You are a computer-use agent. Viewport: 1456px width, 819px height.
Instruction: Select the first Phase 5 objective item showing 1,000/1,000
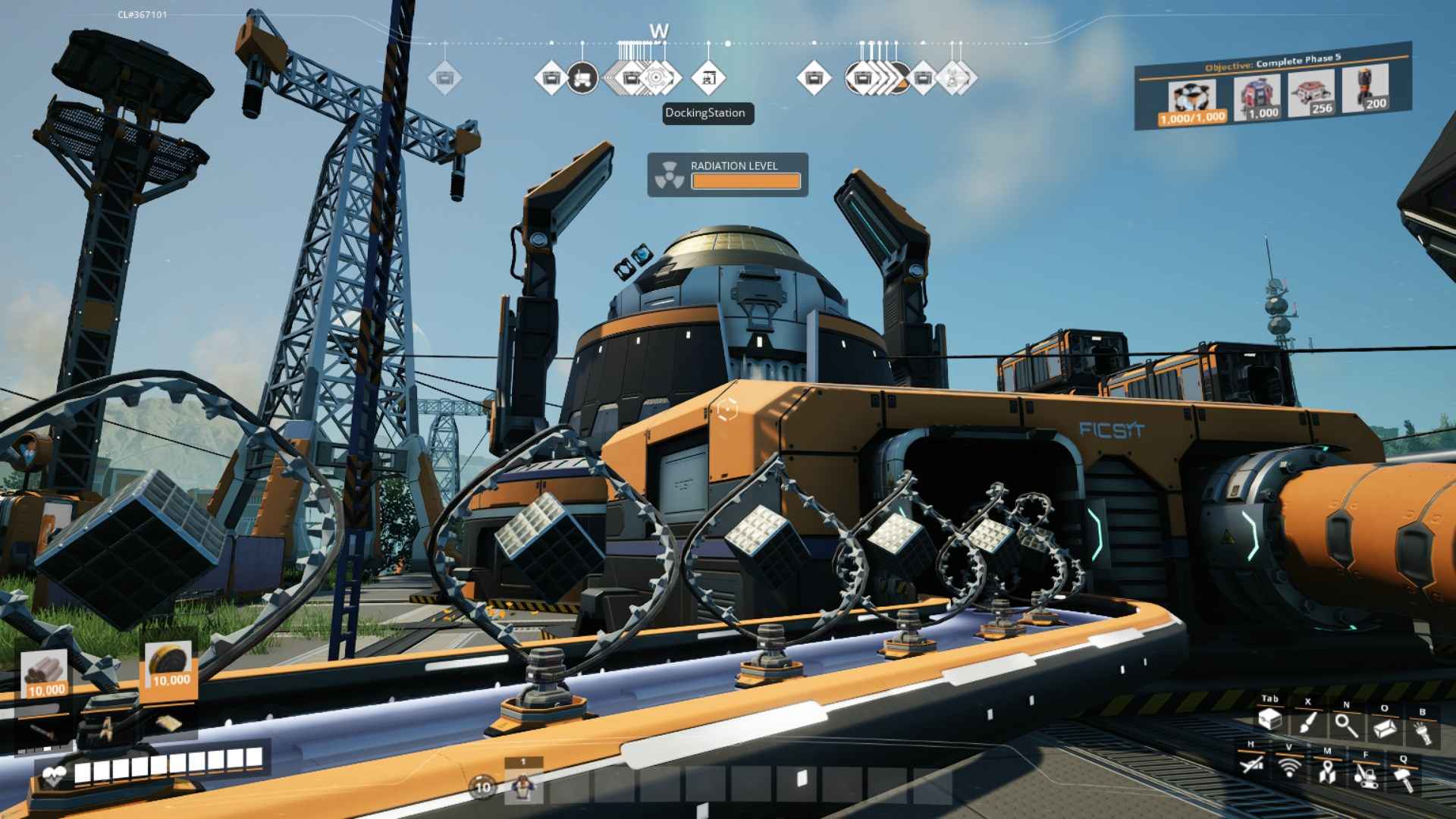(1191, 102)
